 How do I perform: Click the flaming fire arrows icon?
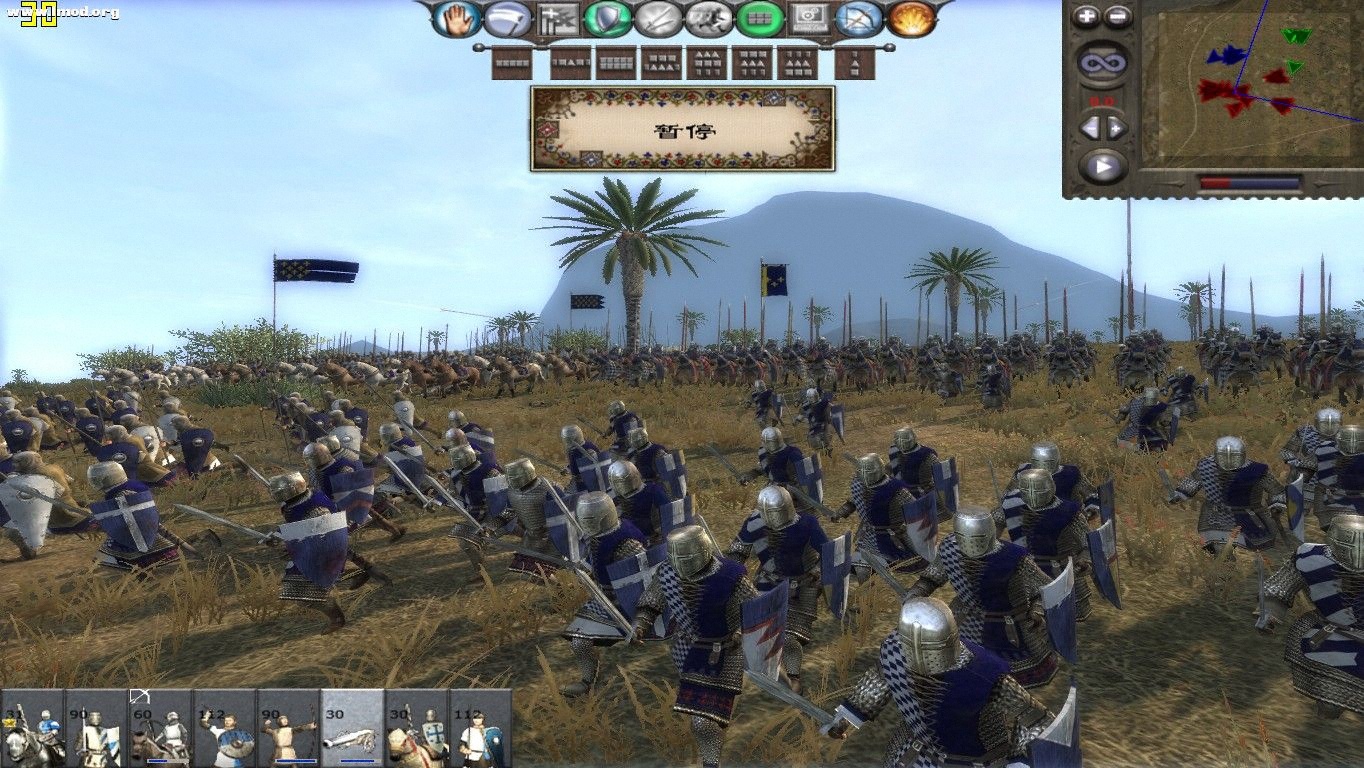pyautogui.click(x=908, y=18)
